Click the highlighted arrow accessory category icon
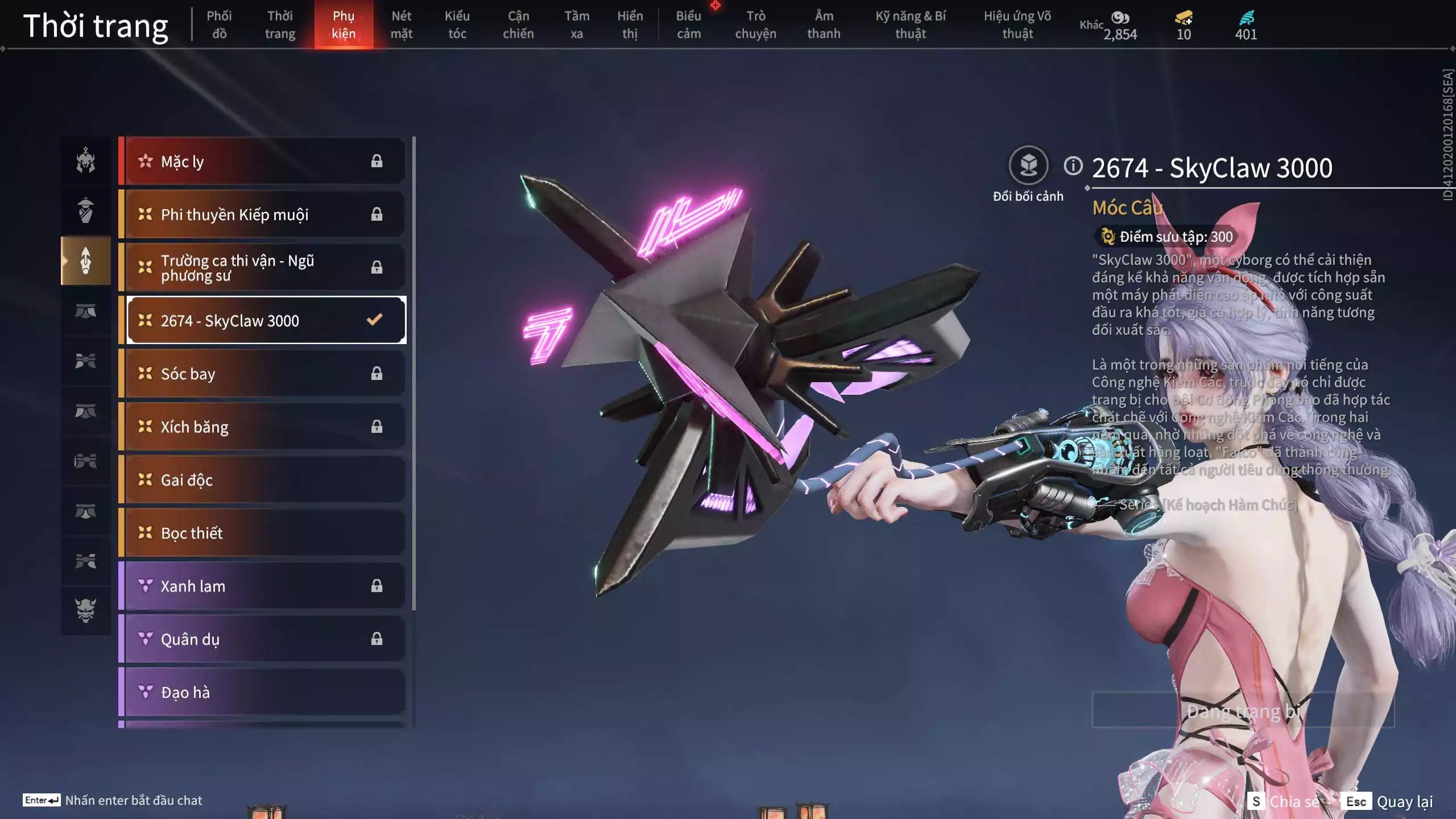 (85, 260)
